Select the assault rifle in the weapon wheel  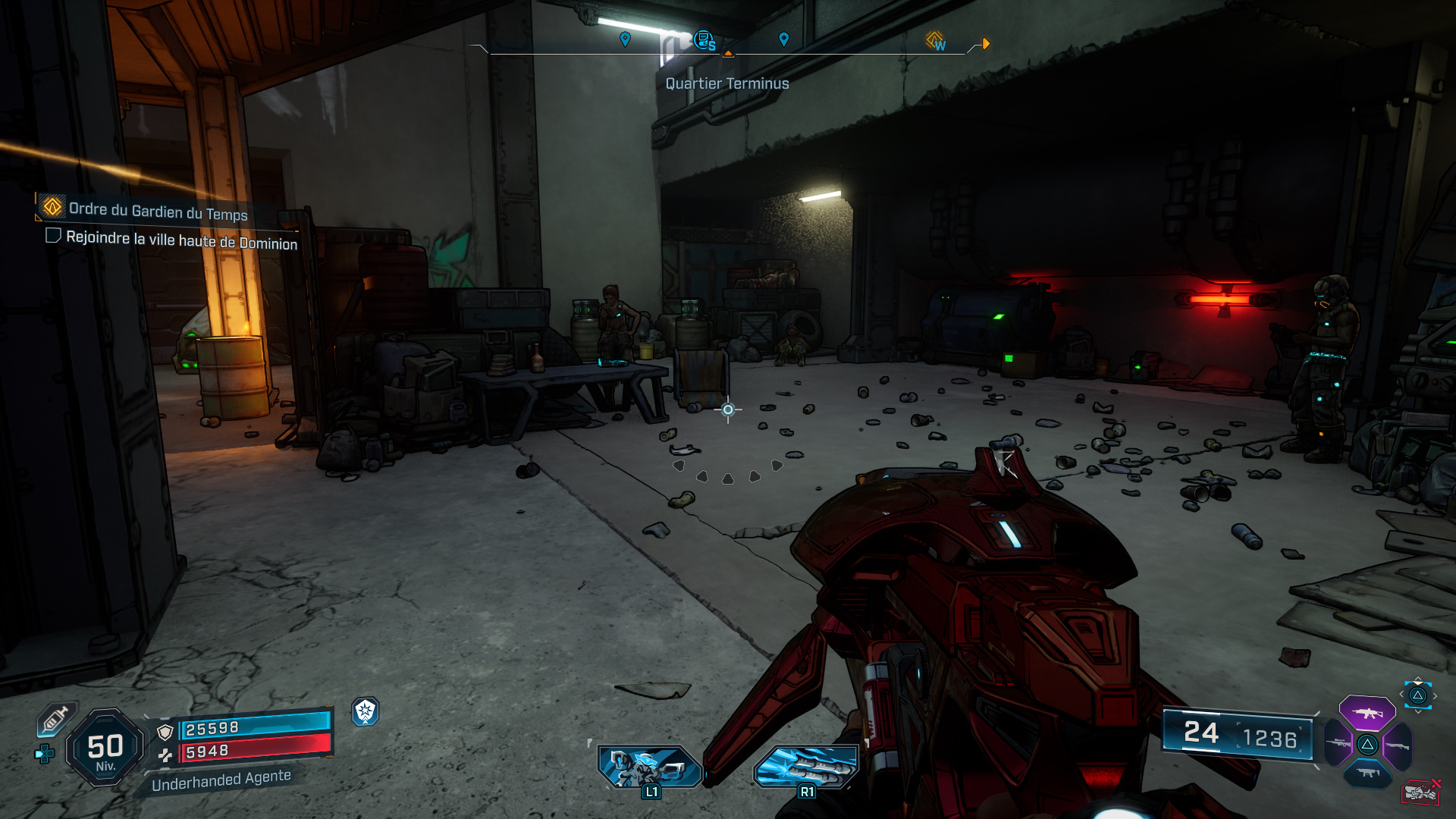coord(1368,714)
